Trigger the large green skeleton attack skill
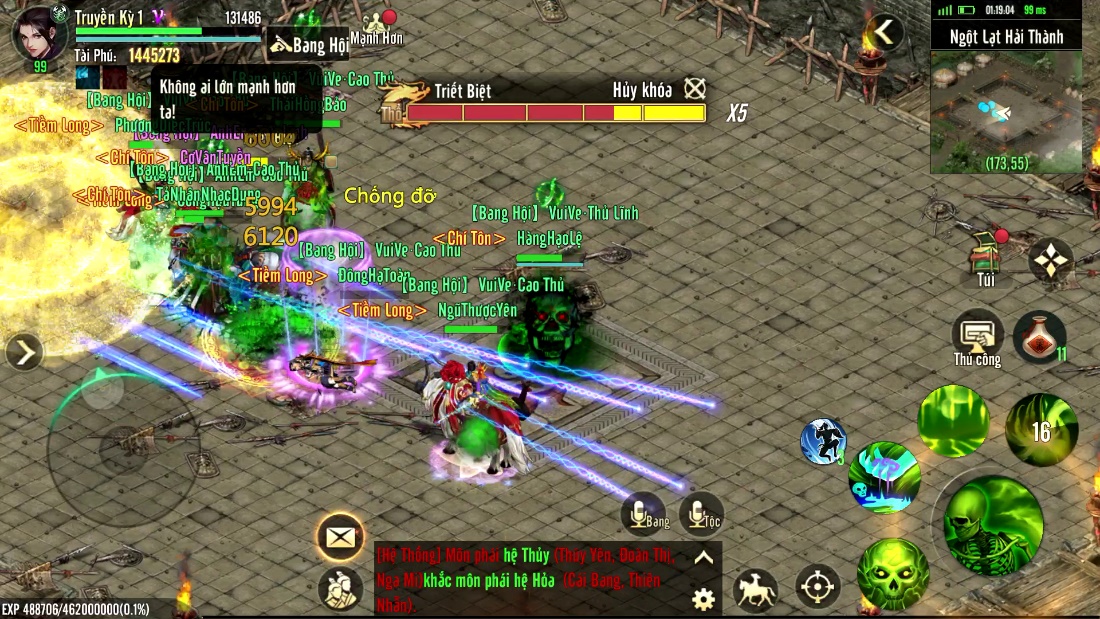The width and height of the screenshot is (1100, 619). click(x=993, y=526)
